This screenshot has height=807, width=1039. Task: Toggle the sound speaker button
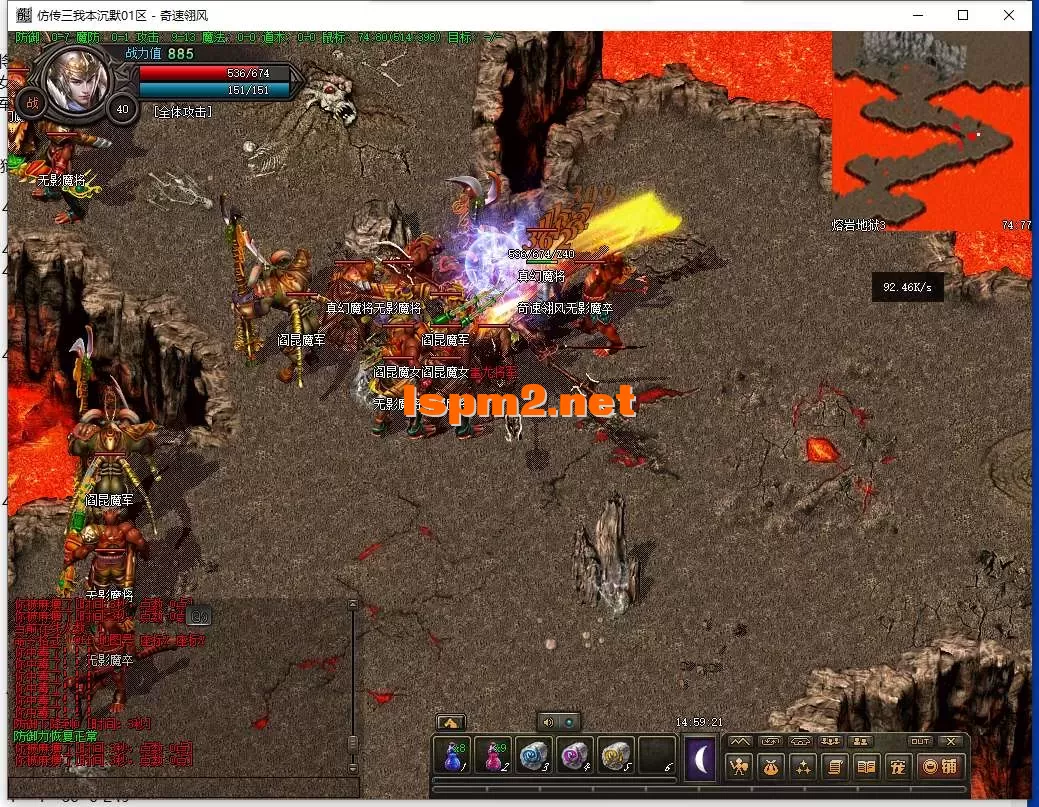point(548,722)
